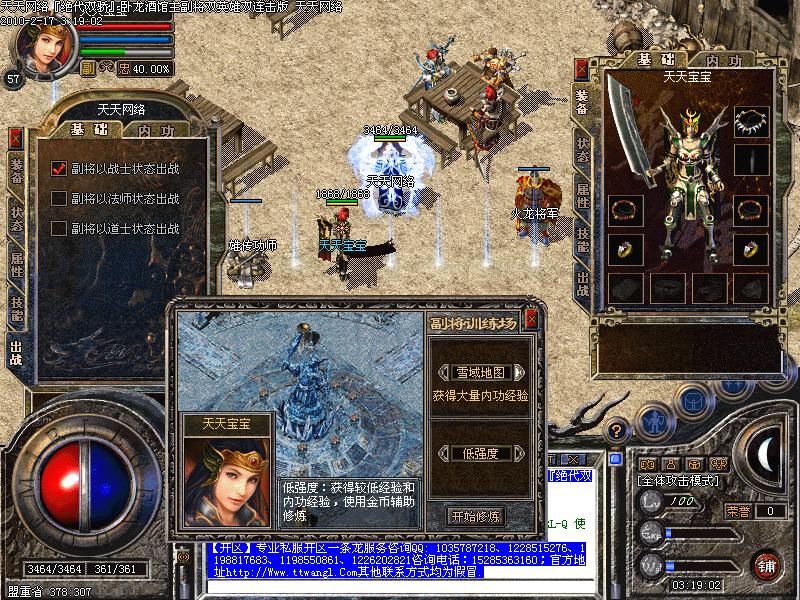
Task: Check the 副将以法师状态出战 option
Action: (x=59, y=198)
